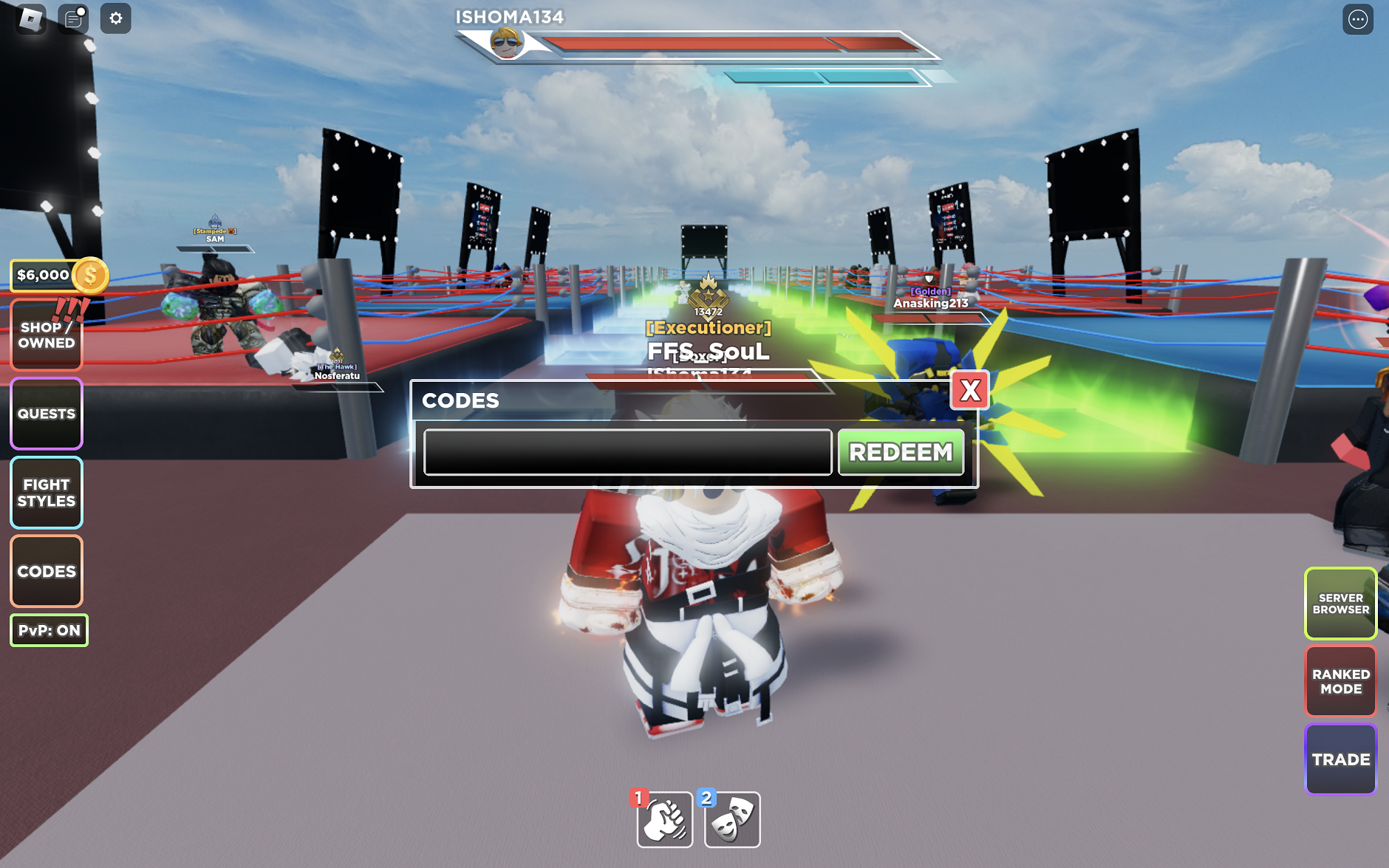Open the chat via the speech bubble icon
Screen dimensions: 1389x868
[x=72, y=18]
